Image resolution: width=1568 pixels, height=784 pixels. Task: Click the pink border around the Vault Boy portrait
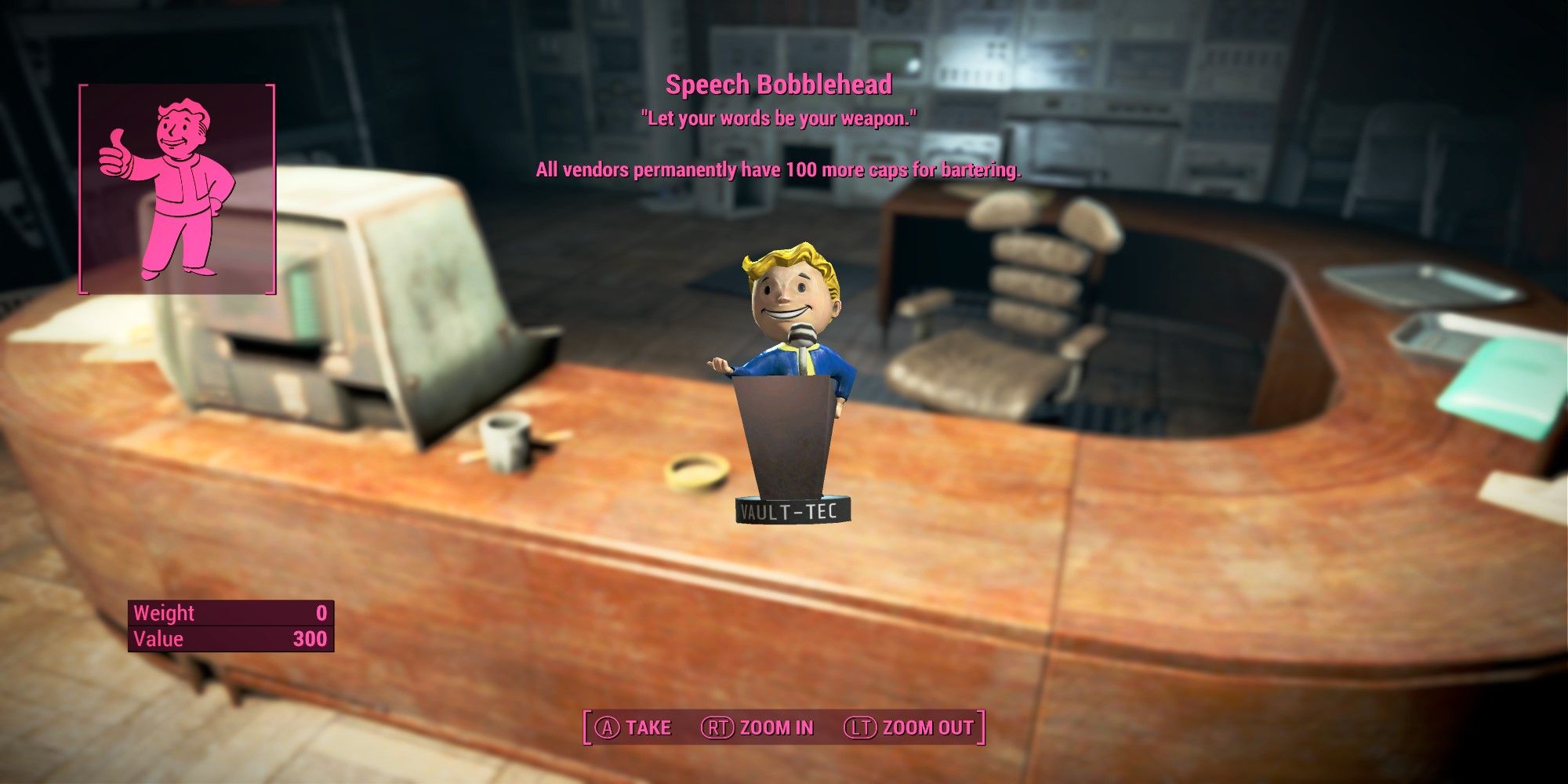point(78,188)
